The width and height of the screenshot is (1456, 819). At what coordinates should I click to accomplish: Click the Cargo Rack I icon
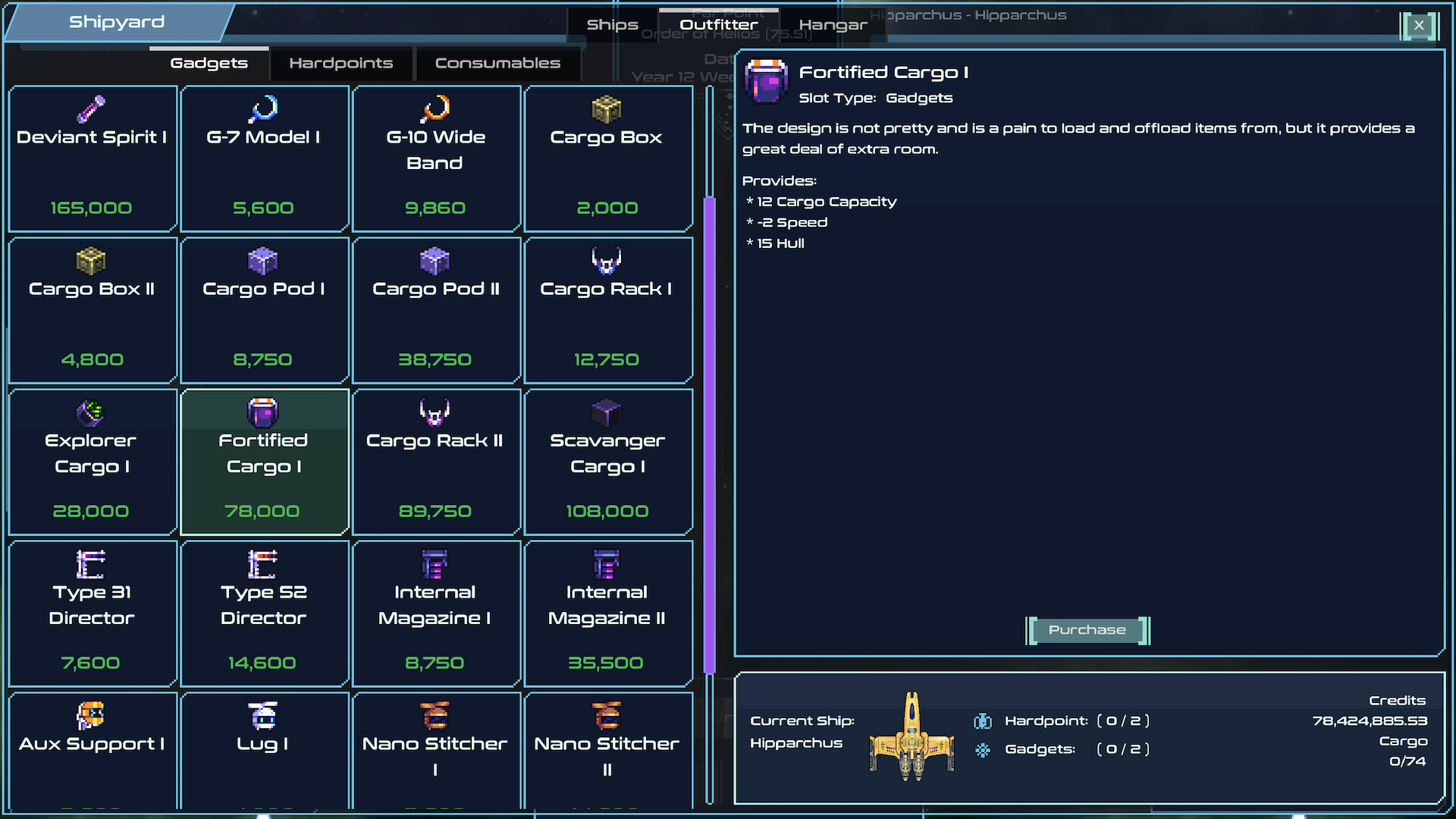(607, 261)
